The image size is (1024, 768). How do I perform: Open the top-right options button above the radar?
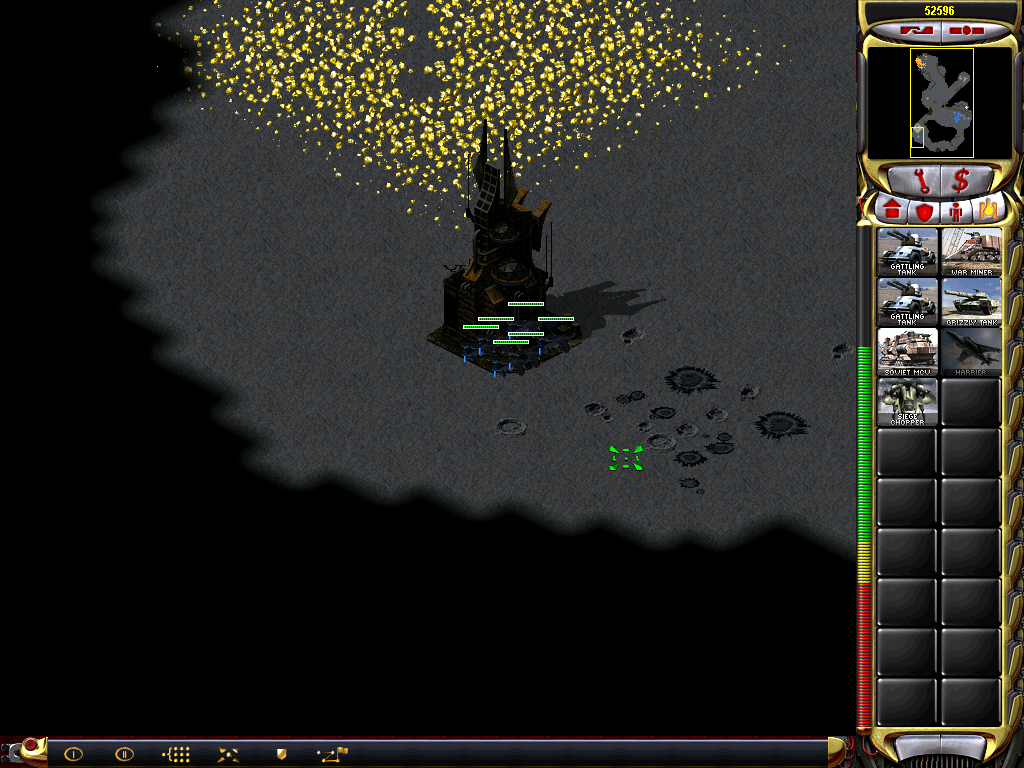click(967, 31)
